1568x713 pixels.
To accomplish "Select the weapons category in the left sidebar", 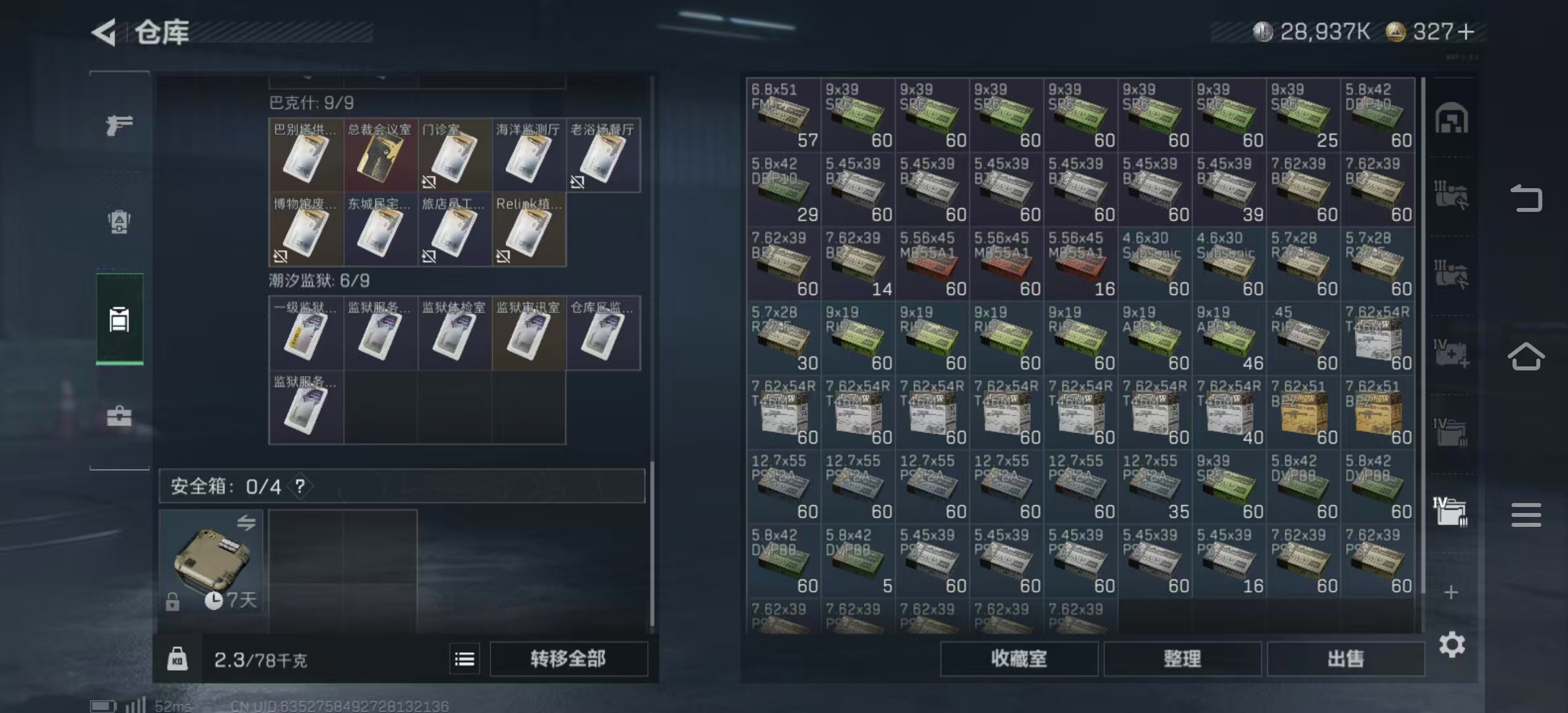I will 119,125.
